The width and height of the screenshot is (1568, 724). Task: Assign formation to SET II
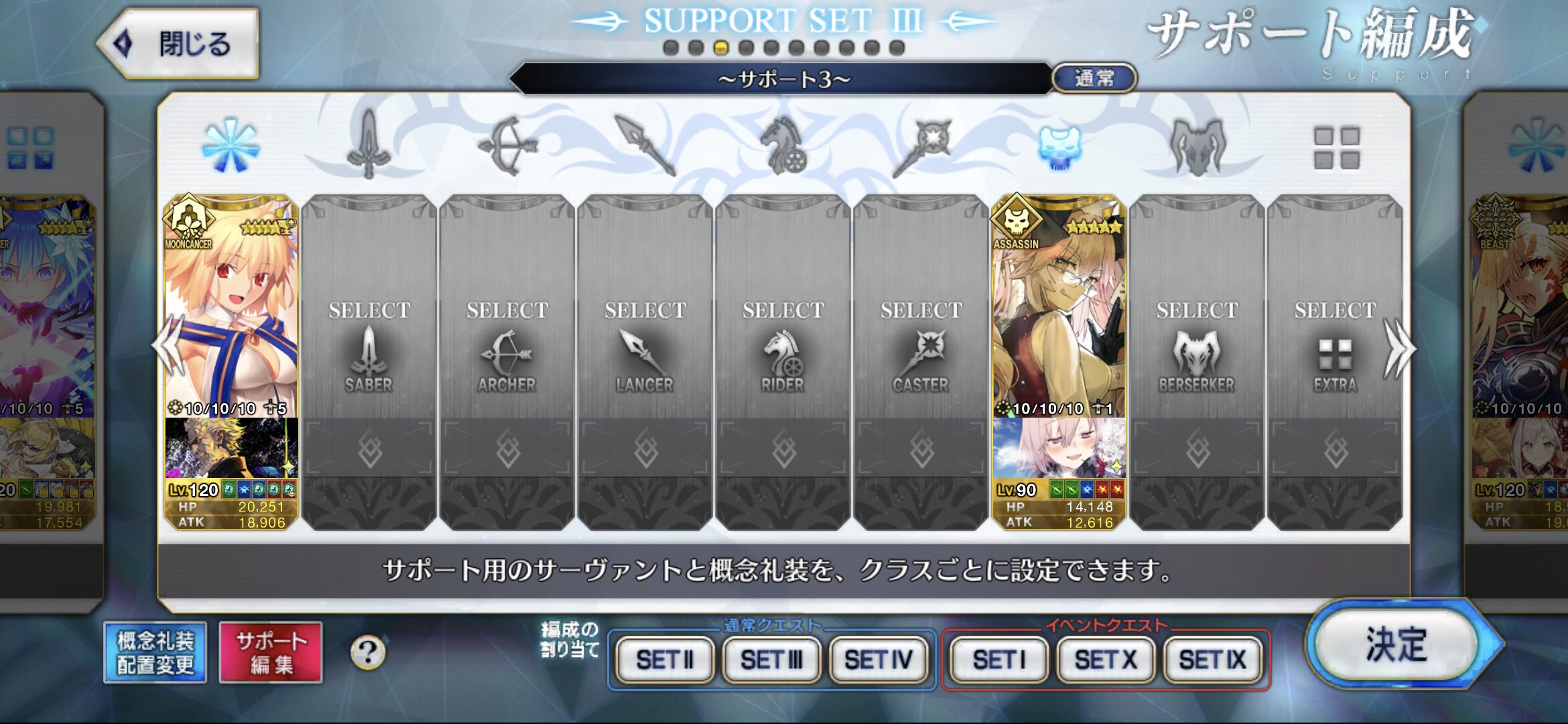click(x=665, y=660)
